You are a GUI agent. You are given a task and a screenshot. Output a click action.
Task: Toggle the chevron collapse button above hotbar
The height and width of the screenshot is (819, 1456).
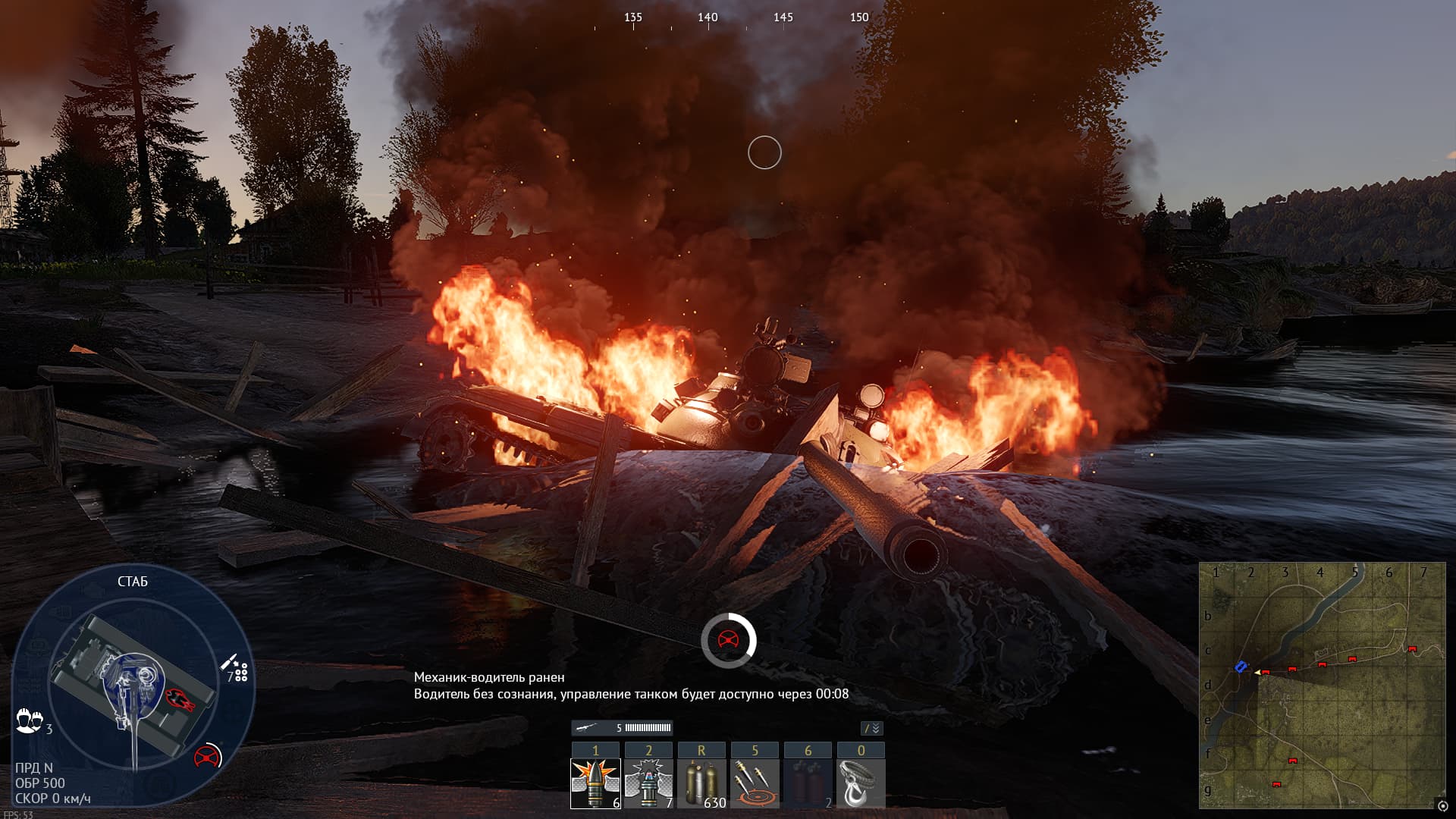(872, 728)
